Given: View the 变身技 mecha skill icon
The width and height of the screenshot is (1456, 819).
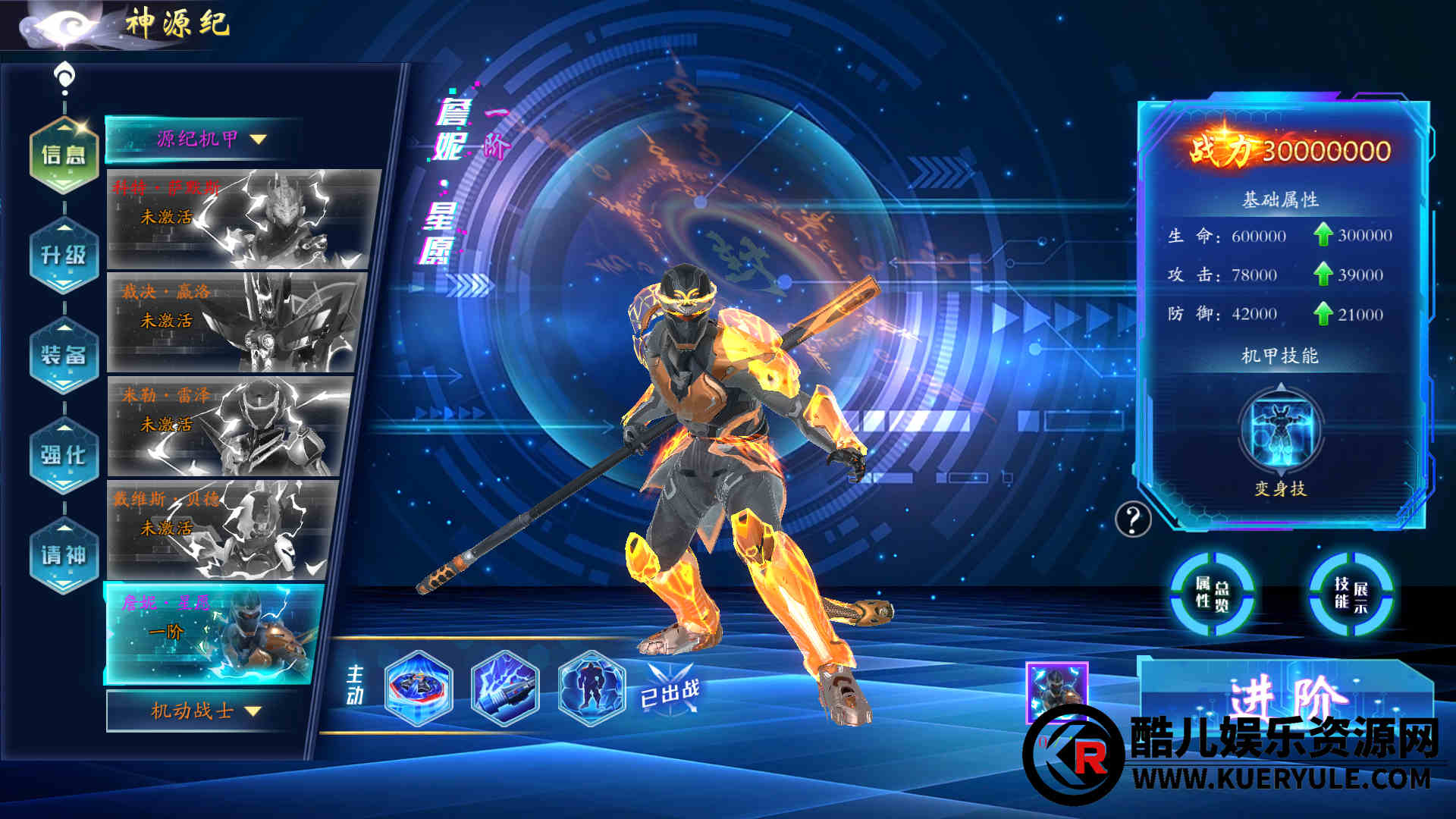Looking at the screenshot, I should (x=1281, y=430).
